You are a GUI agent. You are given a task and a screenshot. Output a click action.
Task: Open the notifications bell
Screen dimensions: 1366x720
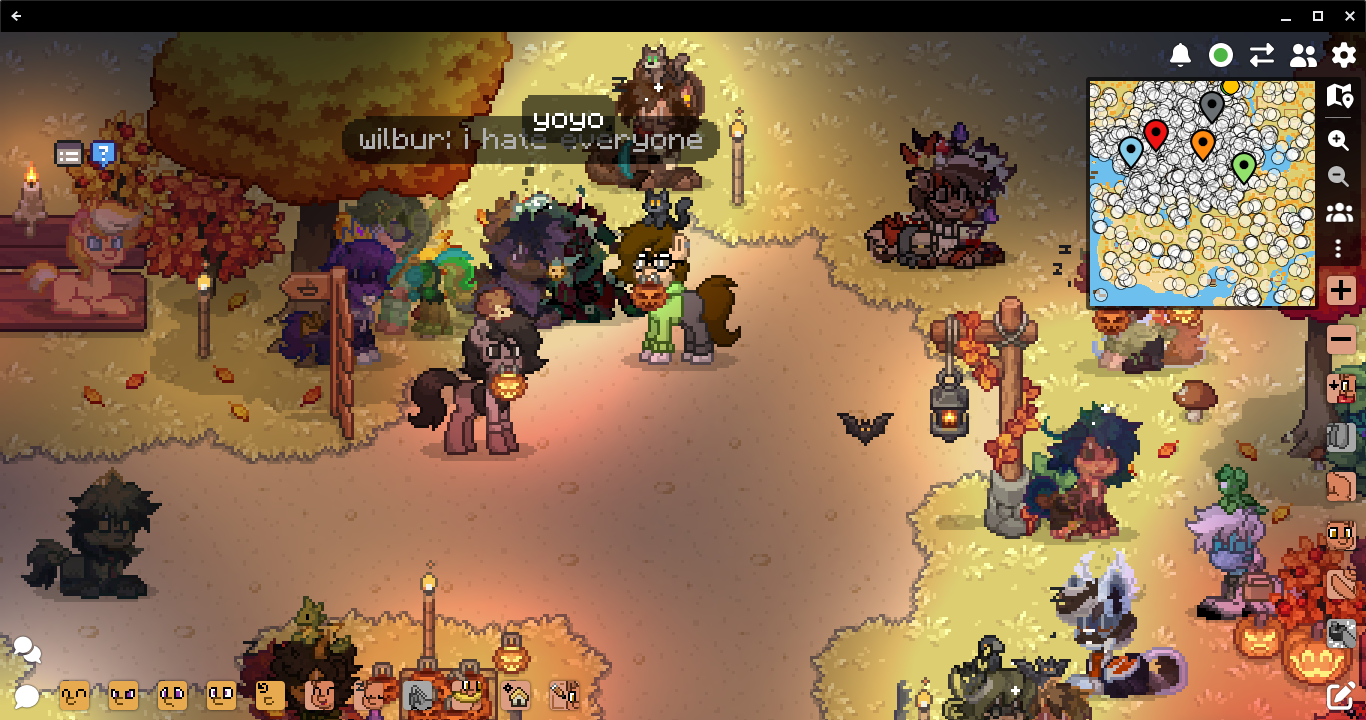coord(1181,55)
